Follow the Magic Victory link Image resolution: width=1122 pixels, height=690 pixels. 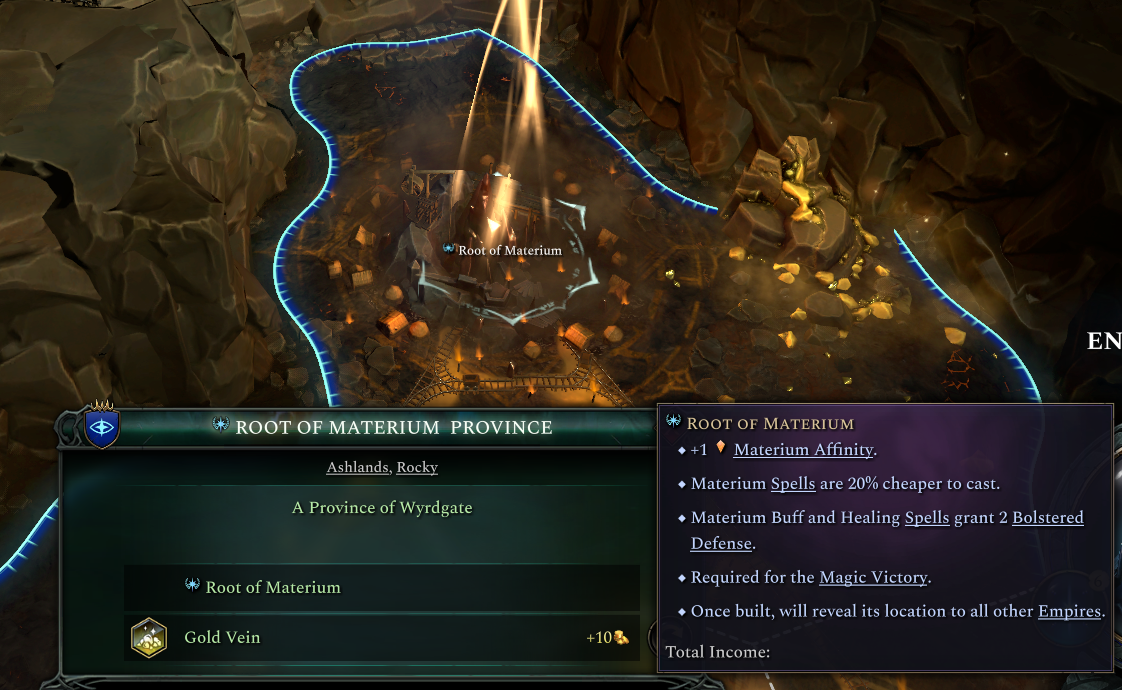(x=873, y=577)
